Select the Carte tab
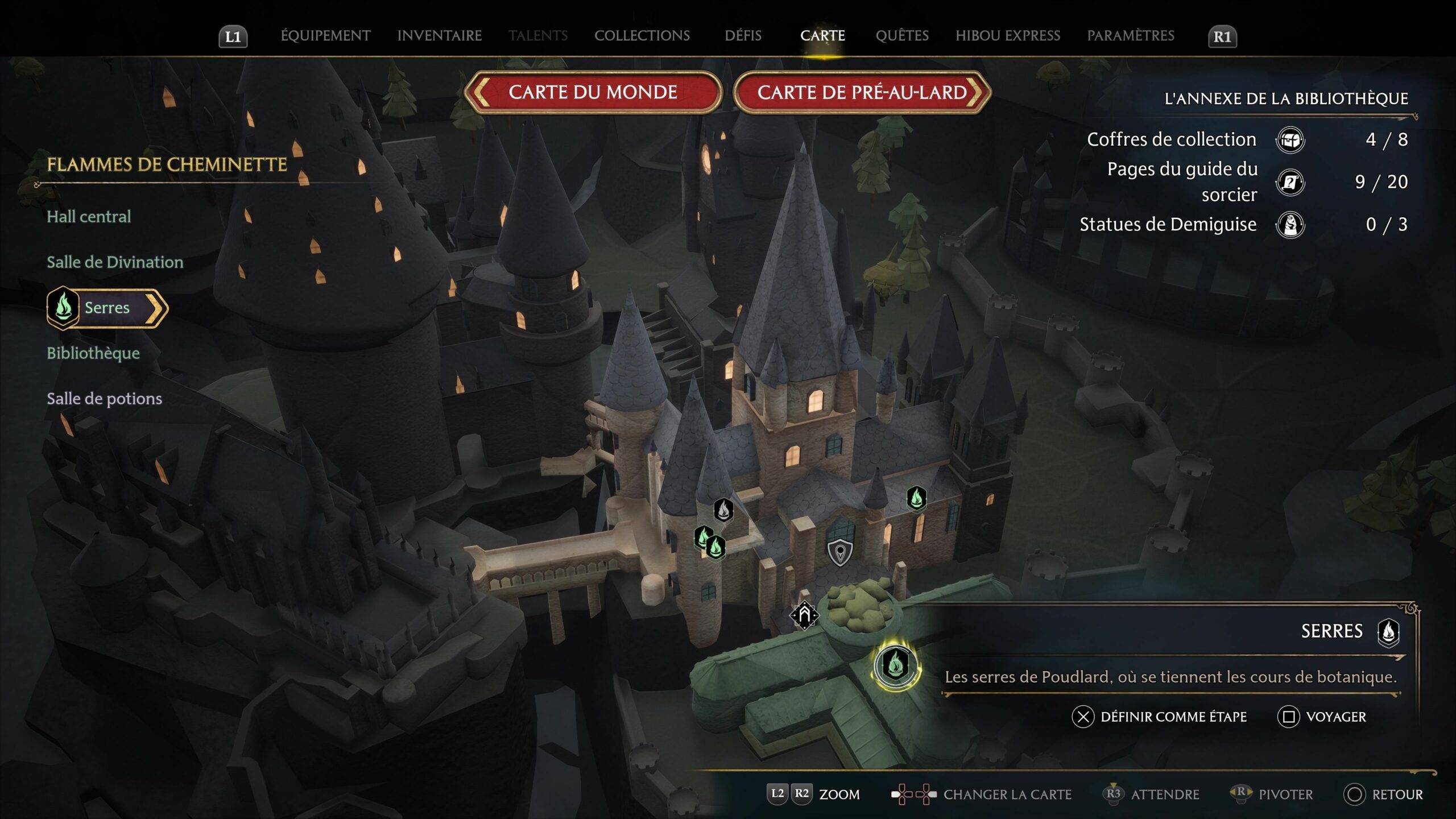The width and height of the screenshot is (1456, 819). click(822, 36)
